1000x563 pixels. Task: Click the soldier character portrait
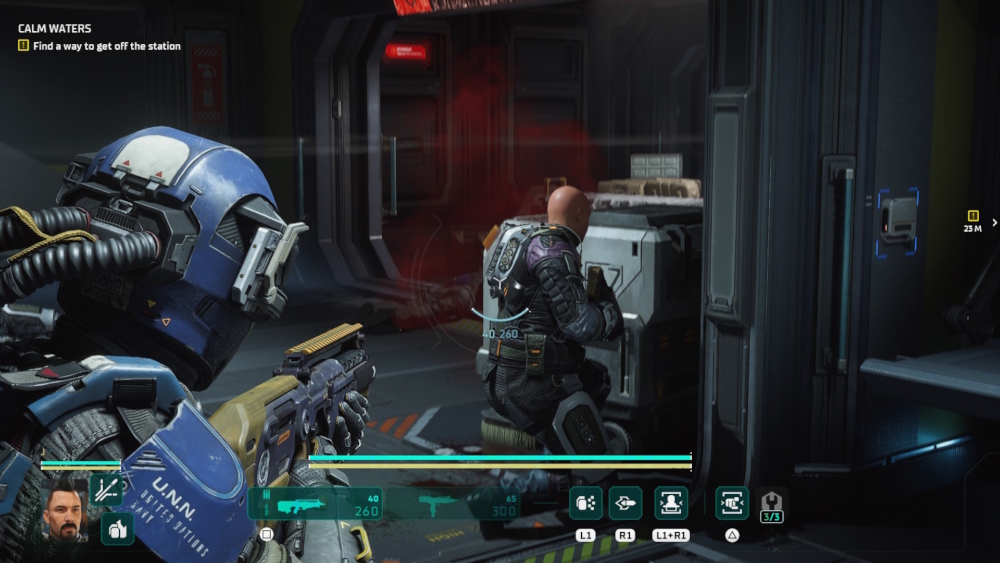(66, 508)
